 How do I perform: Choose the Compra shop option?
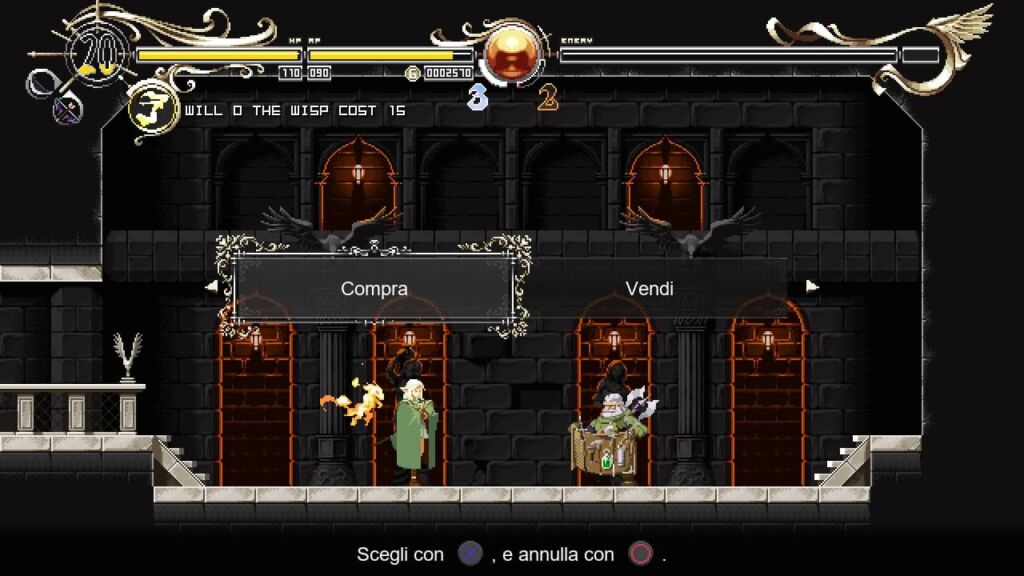tap(374, 289)
